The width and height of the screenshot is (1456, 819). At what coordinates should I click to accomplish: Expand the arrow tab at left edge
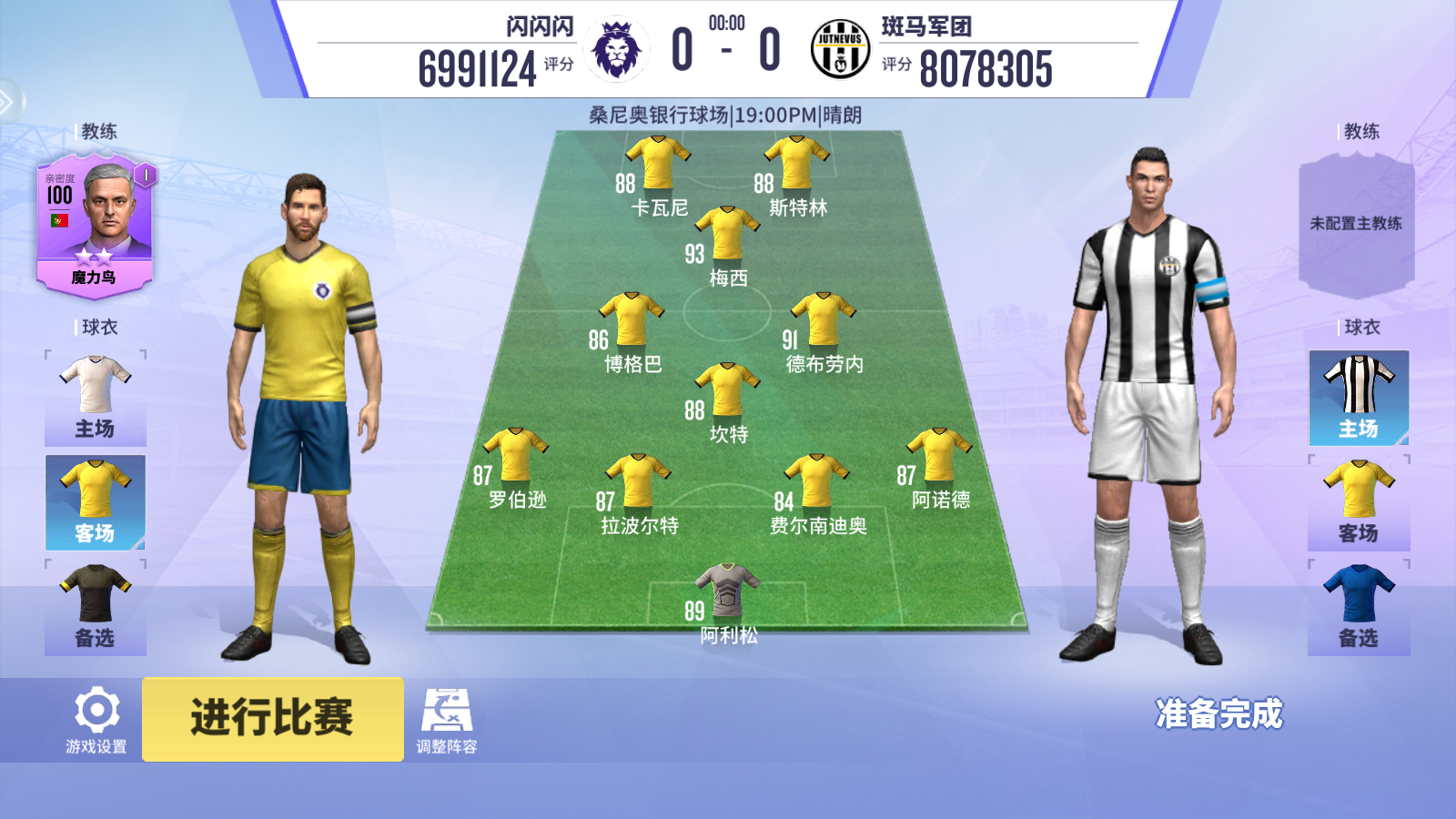[x=7, y=101]
